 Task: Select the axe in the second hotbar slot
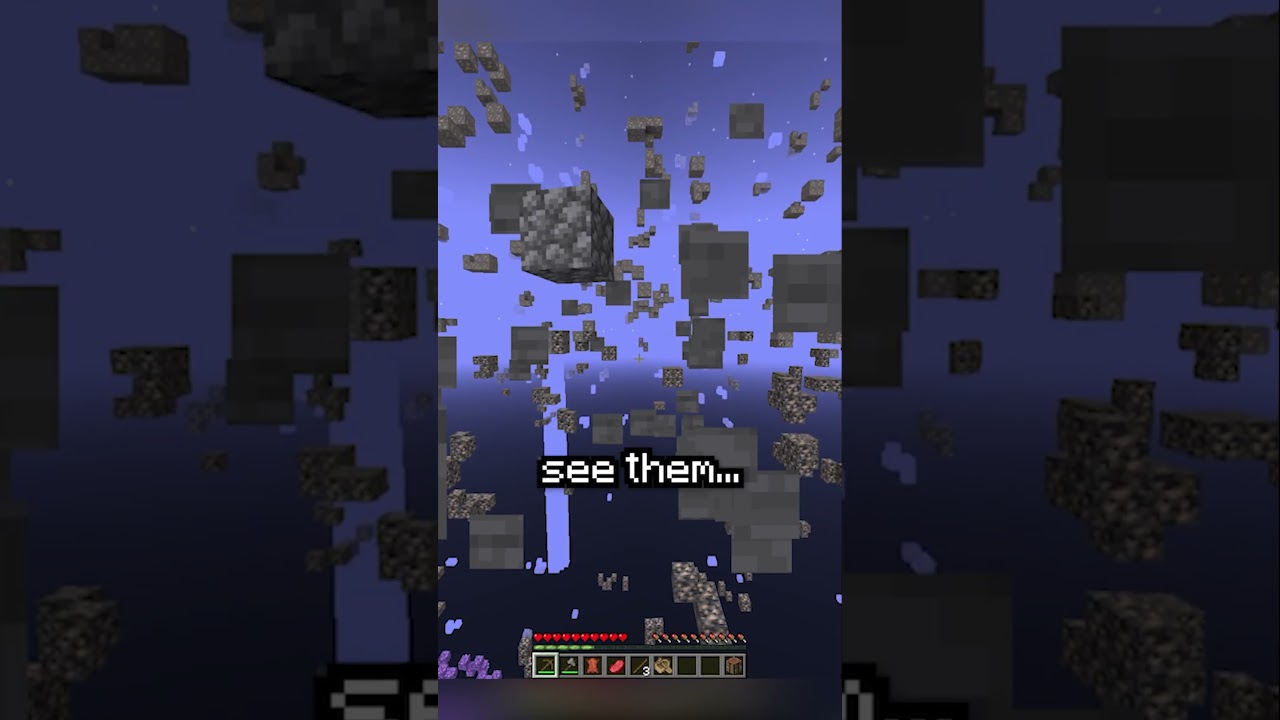click(570, 665)
